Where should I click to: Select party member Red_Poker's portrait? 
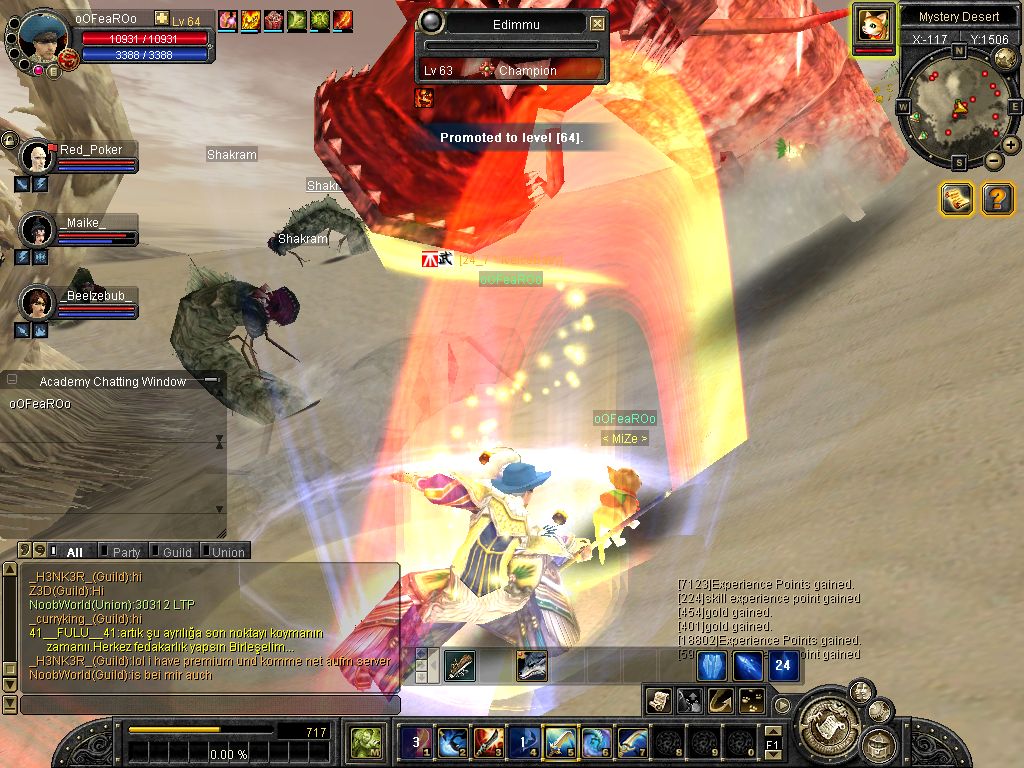click(38, 157)
